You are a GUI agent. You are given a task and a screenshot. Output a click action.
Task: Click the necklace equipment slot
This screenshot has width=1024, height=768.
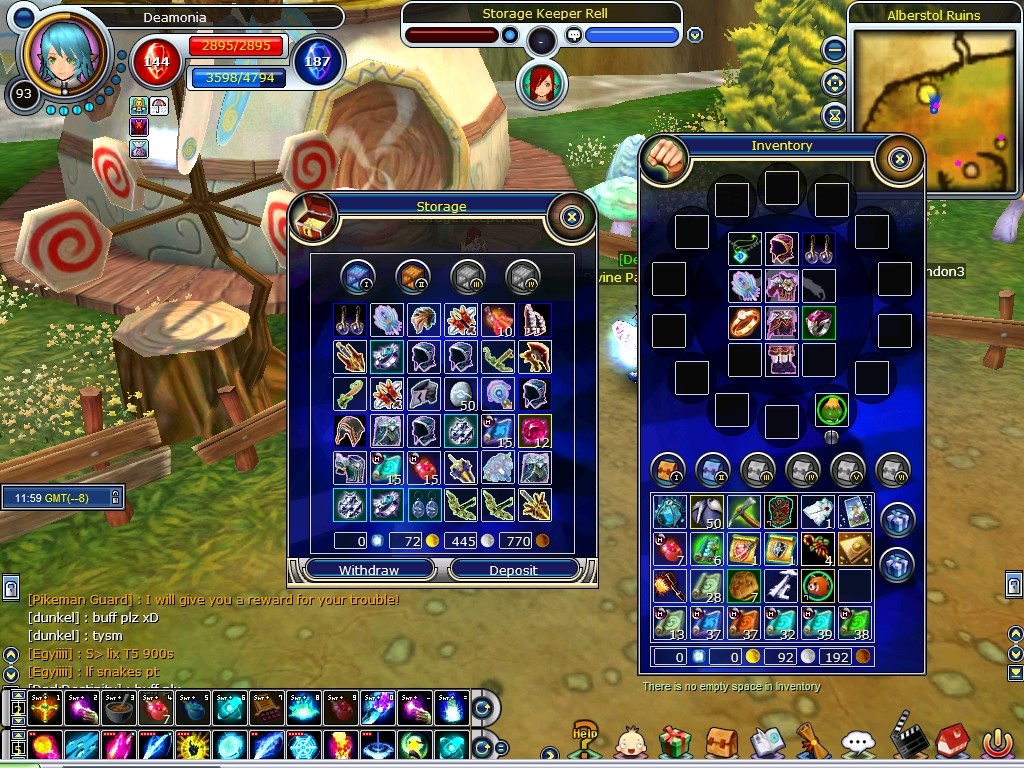pos(744,249)
